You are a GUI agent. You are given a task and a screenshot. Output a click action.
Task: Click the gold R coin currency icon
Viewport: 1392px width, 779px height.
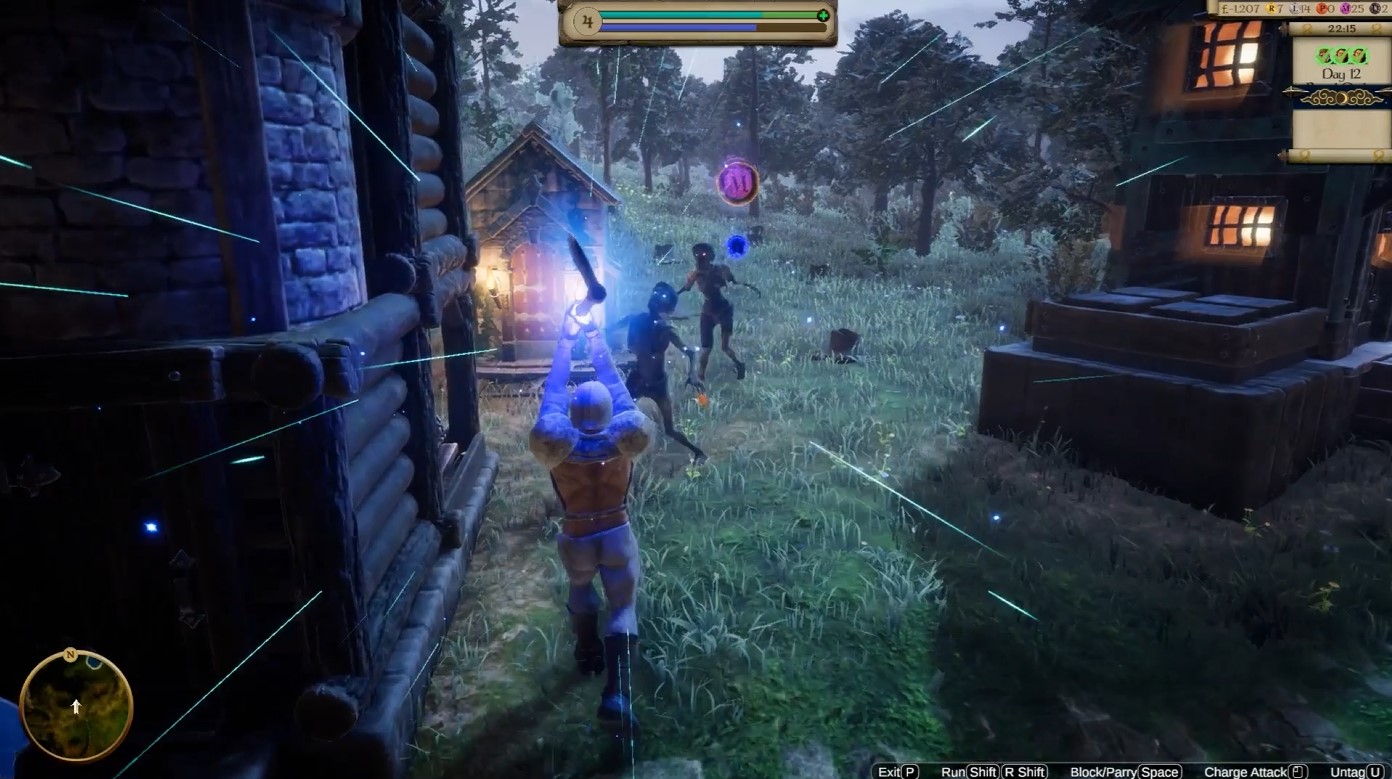click(1270, 8)
